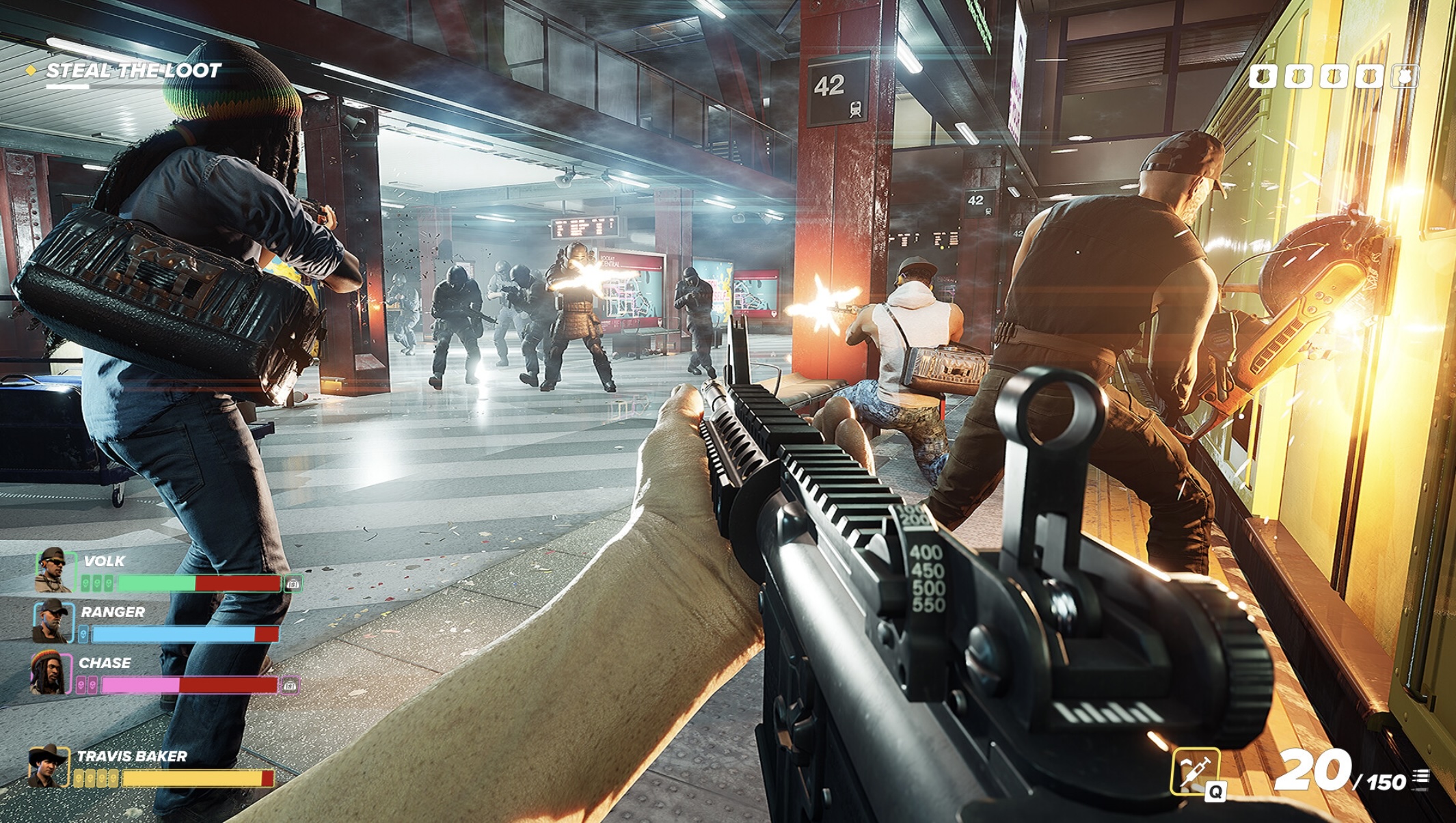The width and height of the screenshot is (1456, 823).
Task: Click Travis Baker's player portrait
Action: (48, 767)
